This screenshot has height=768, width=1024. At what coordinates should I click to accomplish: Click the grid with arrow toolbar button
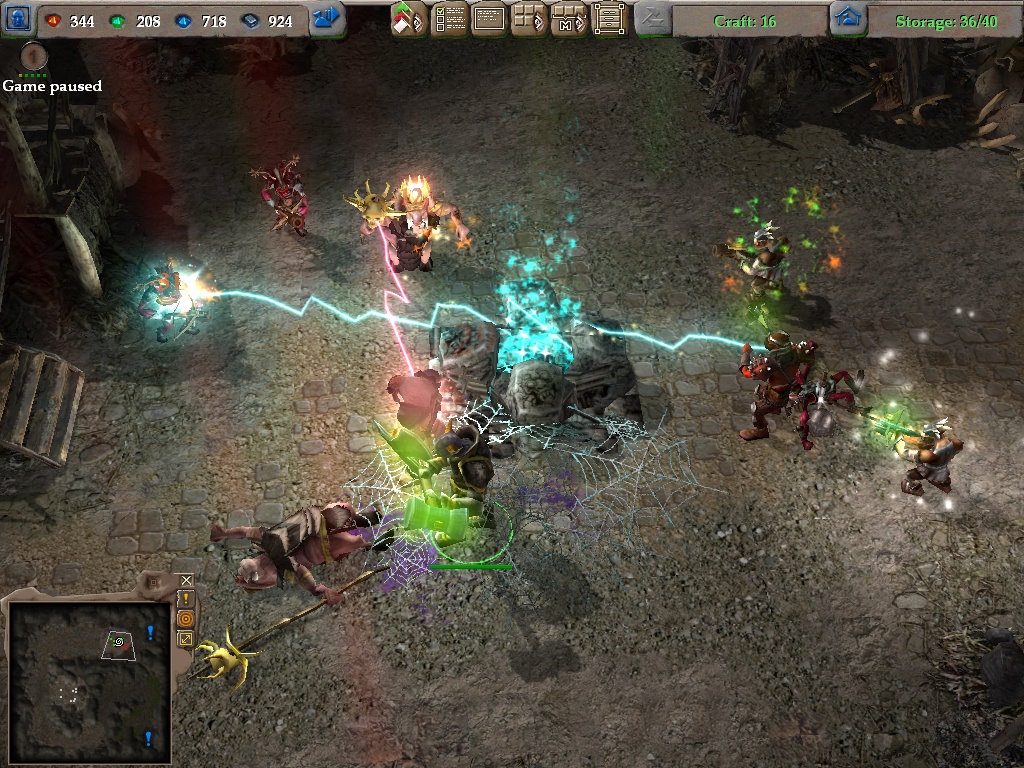coord(528,19)
